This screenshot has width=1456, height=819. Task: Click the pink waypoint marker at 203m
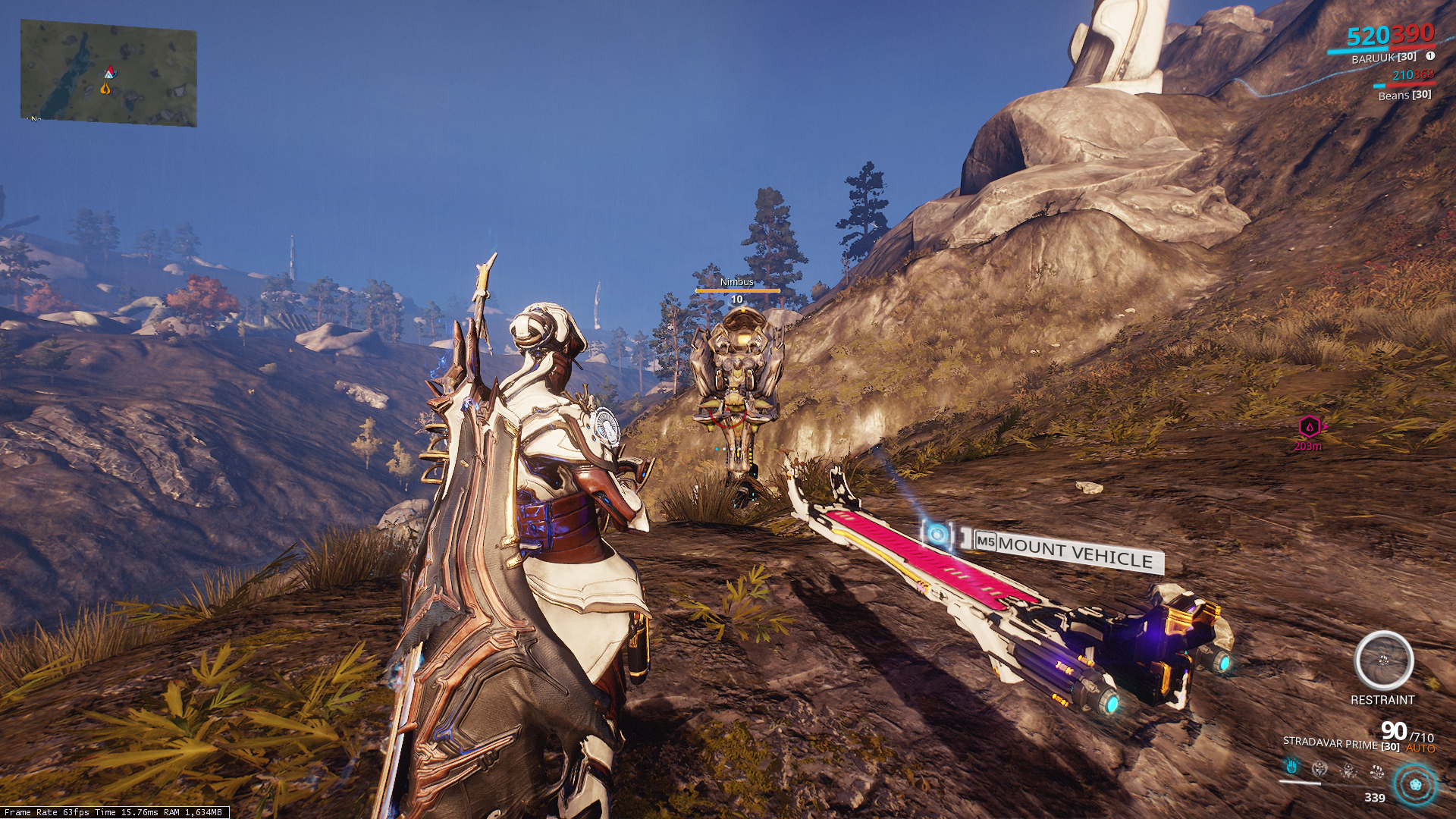point(1309,427)
